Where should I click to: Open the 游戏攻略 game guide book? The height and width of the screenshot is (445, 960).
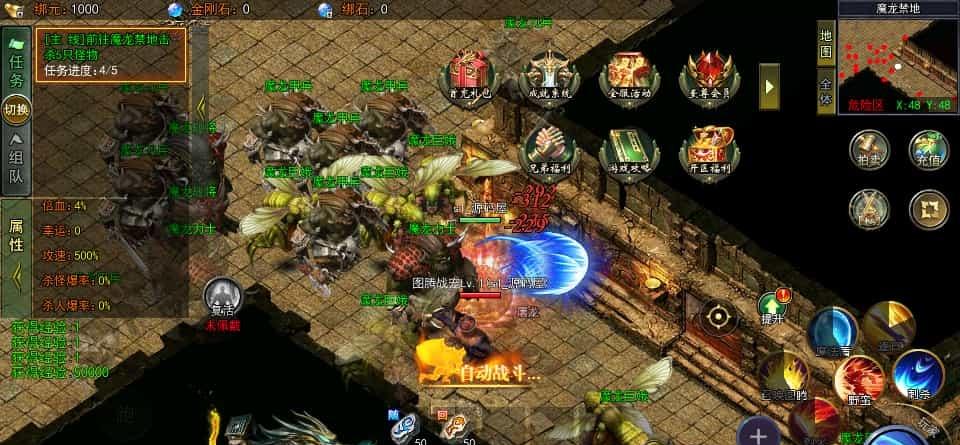point(630,152)
